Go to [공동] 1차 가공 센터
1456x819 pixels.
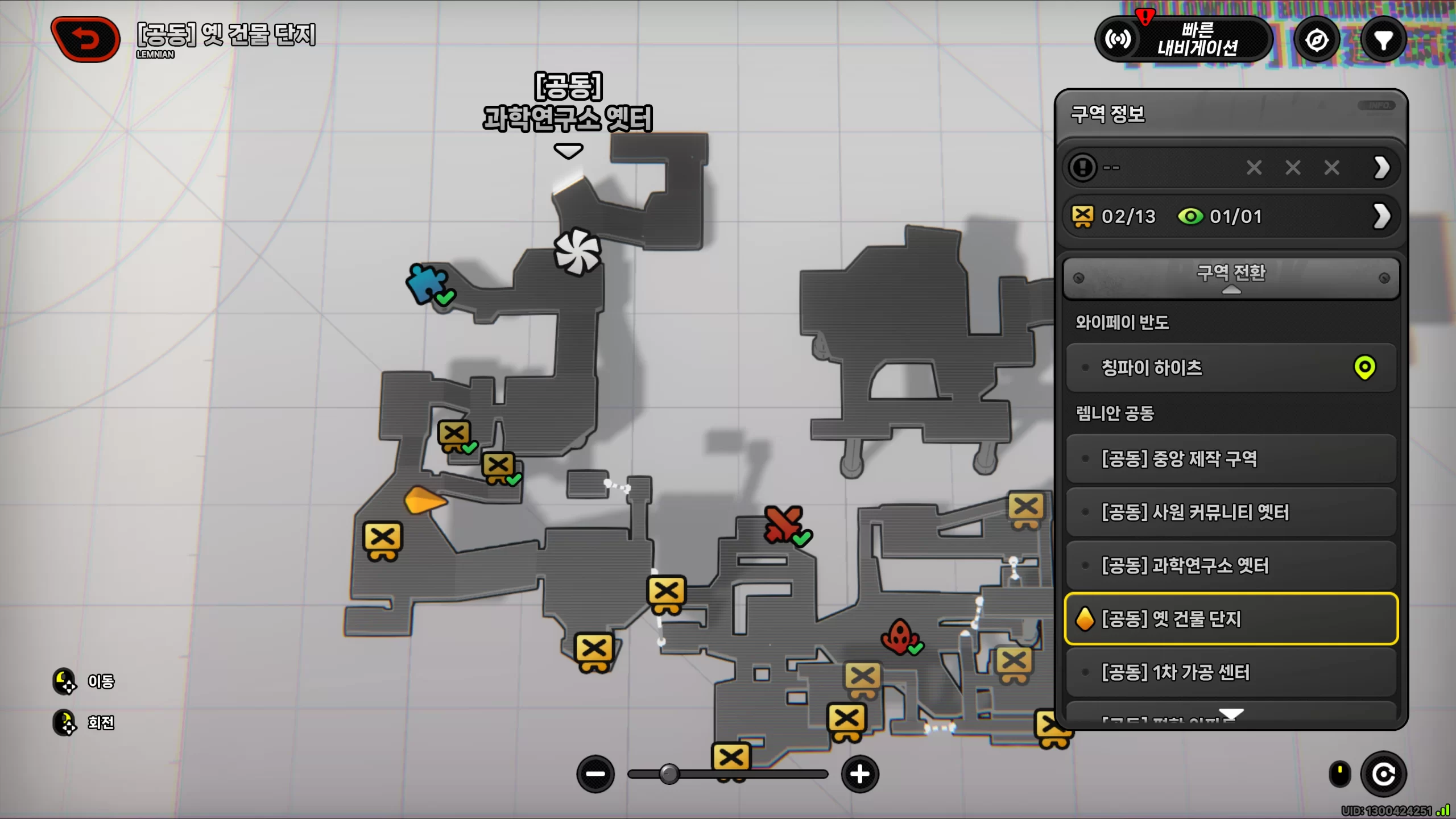1231,672
